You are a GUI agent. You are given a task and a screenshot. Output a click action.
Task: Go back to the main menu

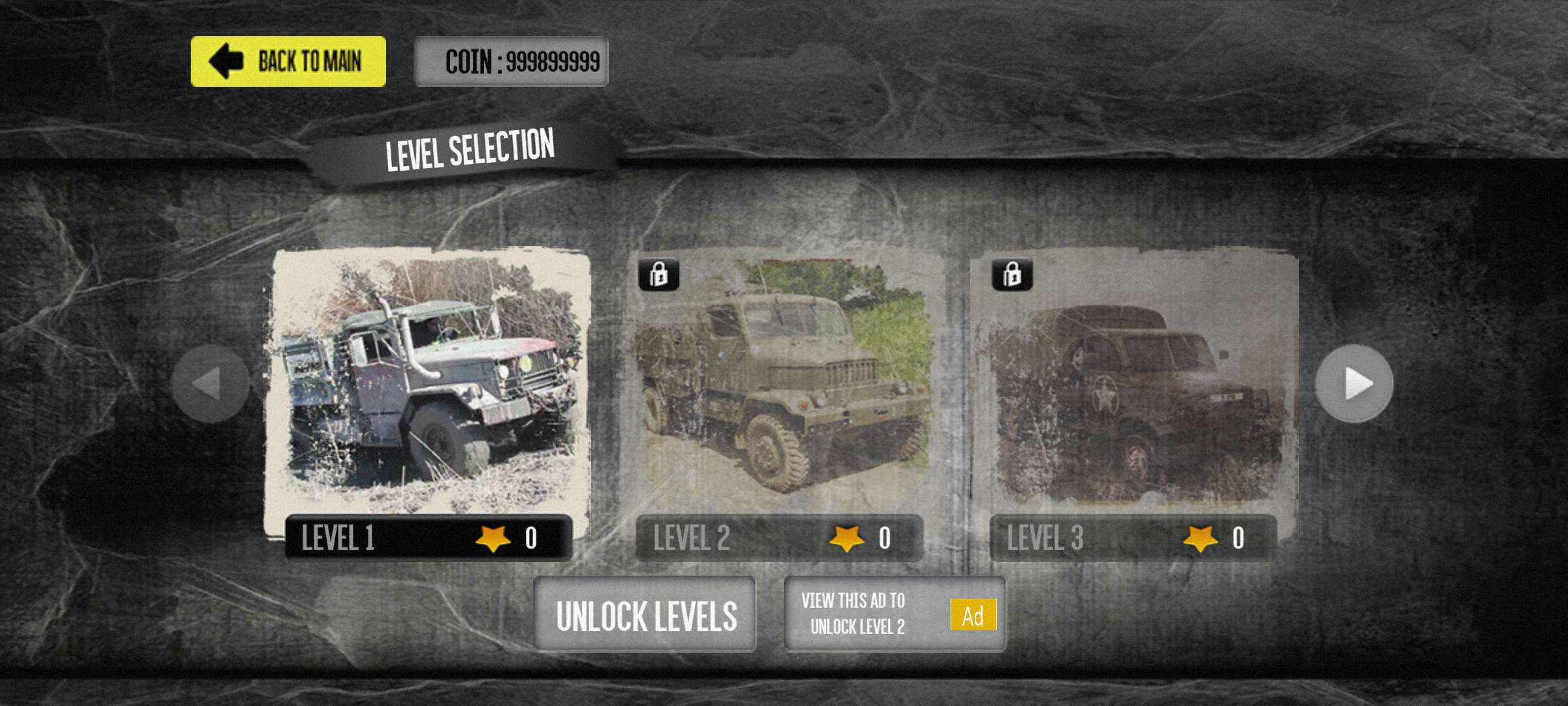tap(288, 61)
